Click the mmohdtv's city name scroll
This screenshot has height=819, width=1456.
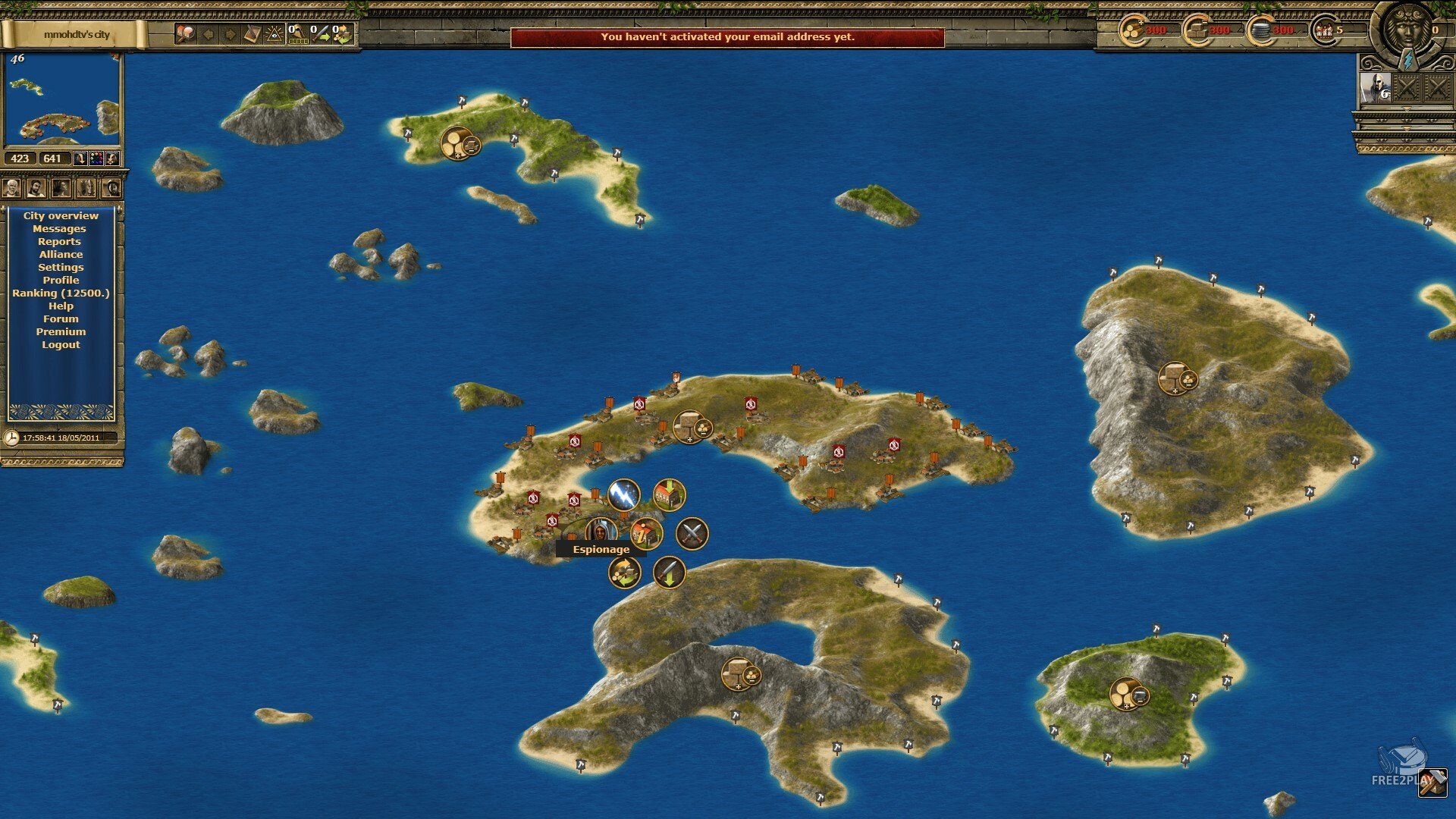(x=76, y=35)
